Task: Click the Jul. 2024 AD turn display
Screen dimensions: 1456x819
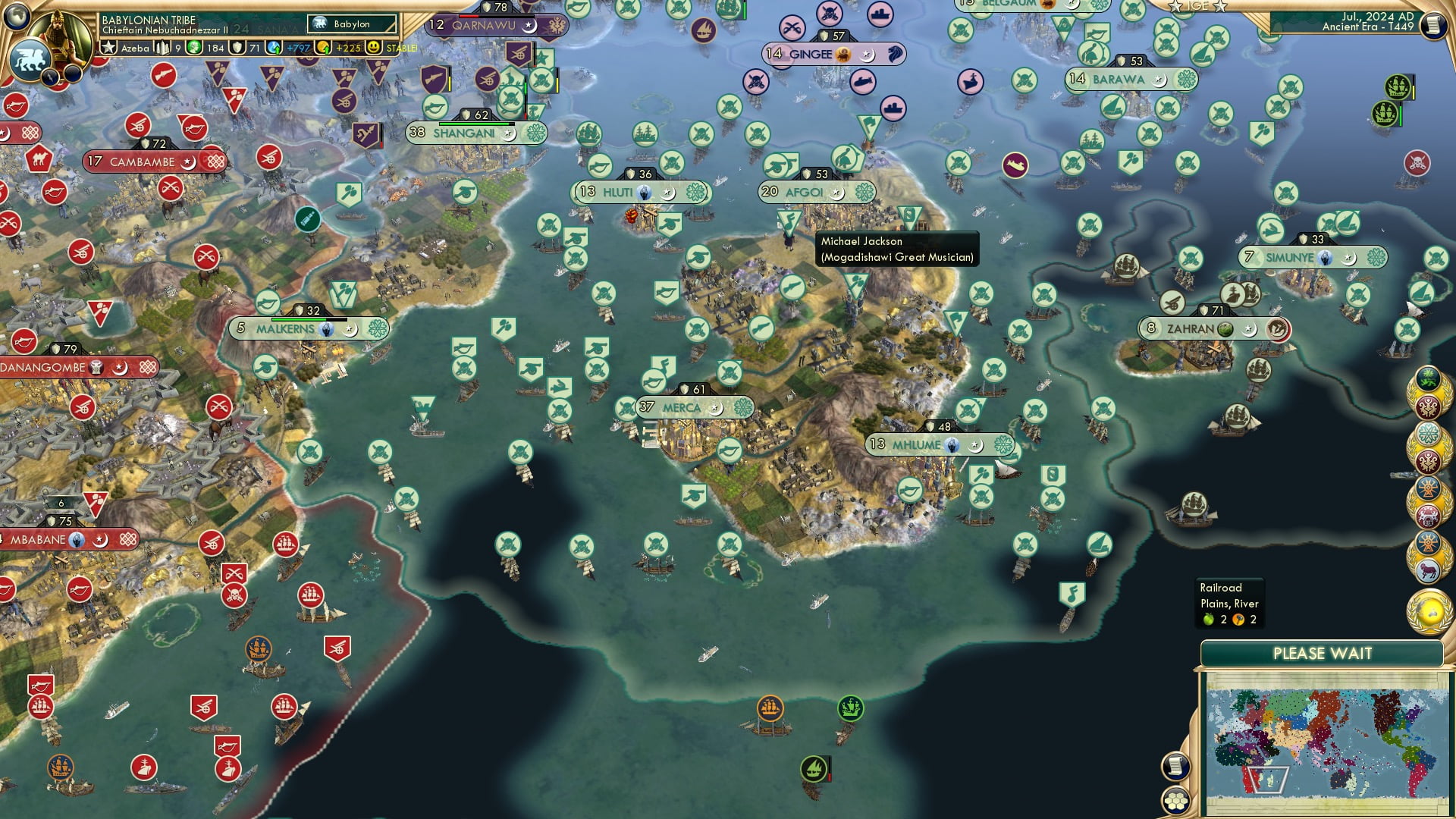Action: 1377,18
